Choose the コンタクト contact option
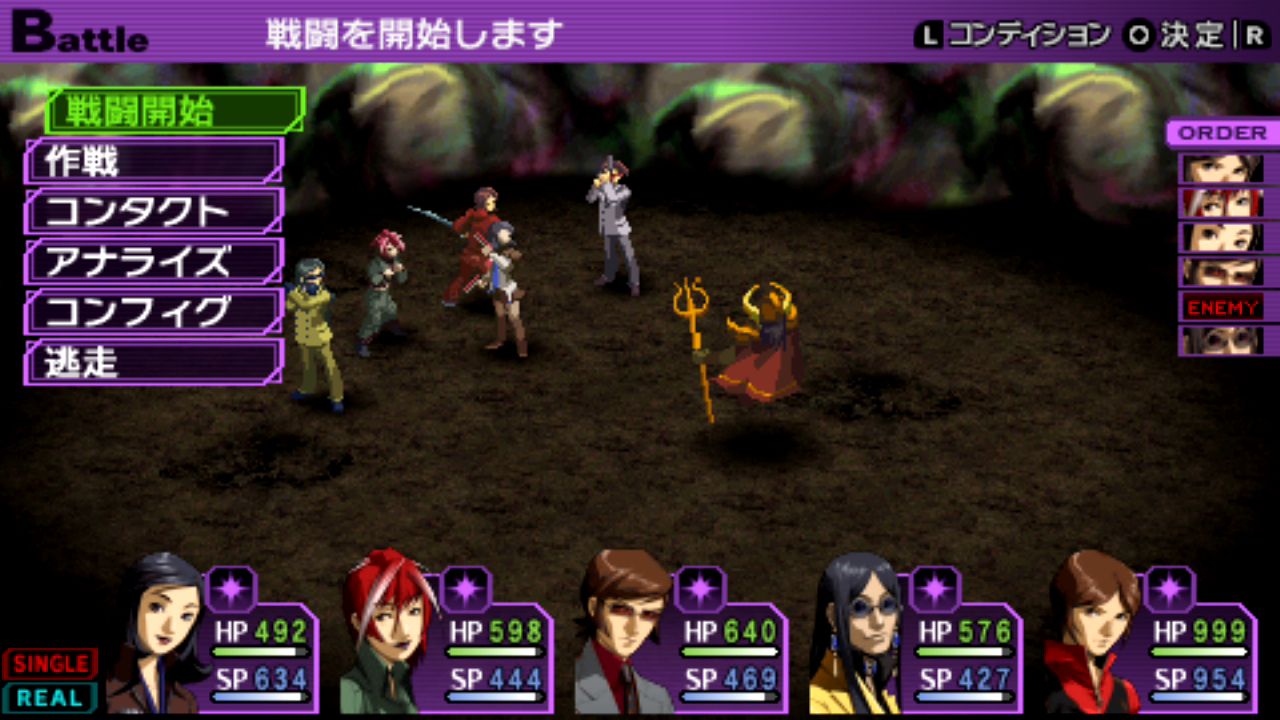1280x720 pixels. (154, 212)
